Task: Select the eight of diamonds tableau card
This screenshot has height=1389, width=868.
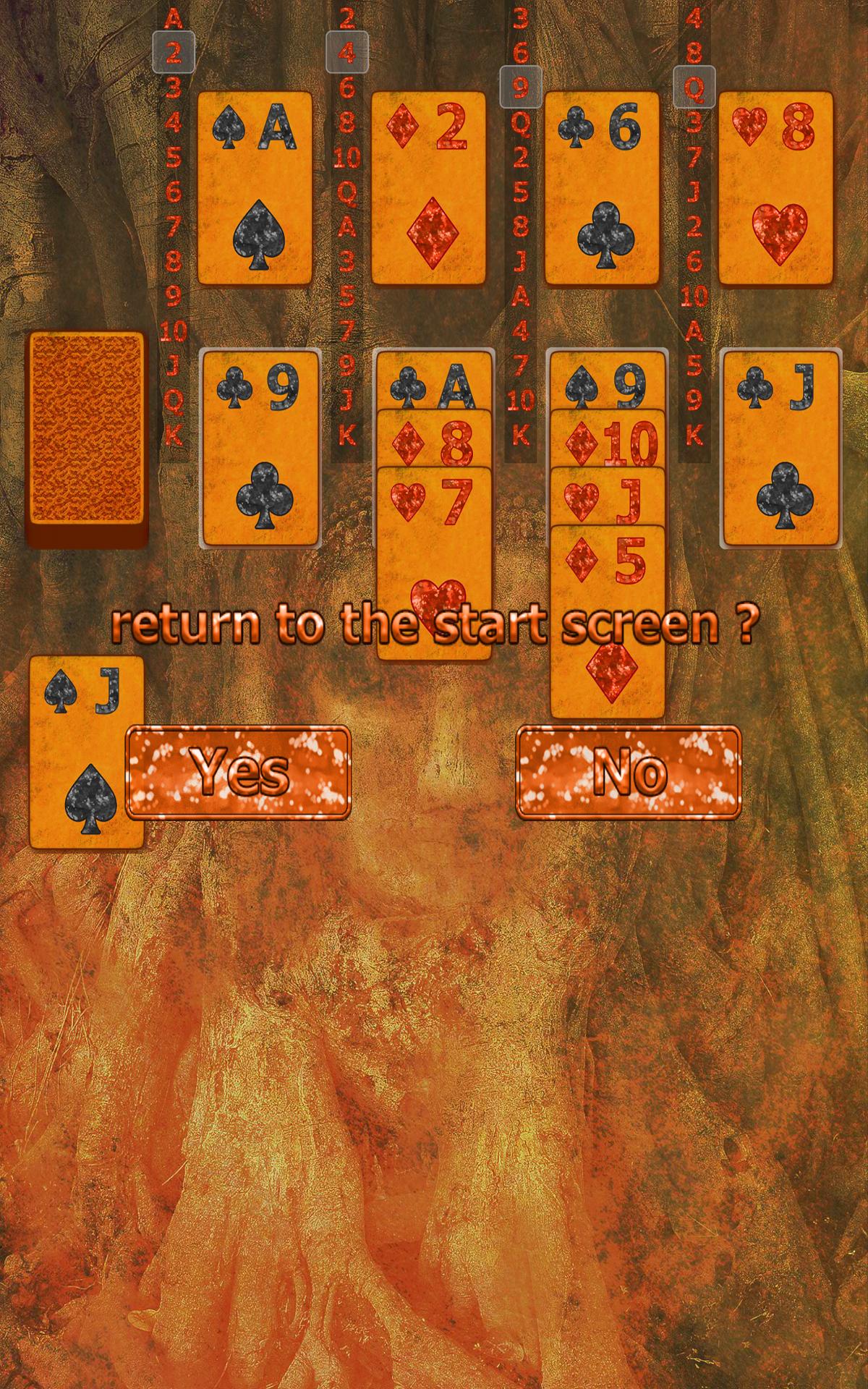Action: point(434,440)
